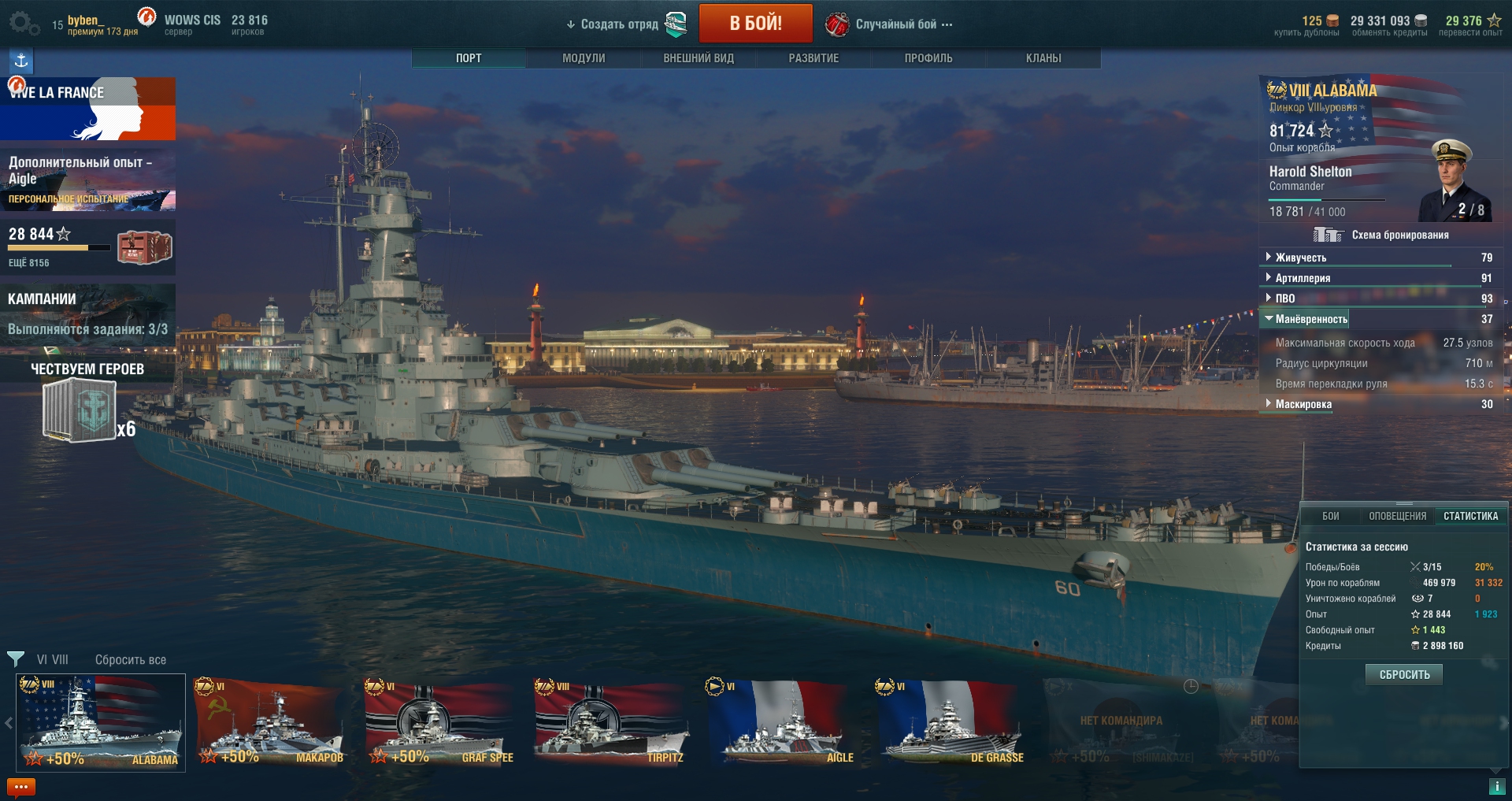This screenshot has height=801, width=1512.
Task: Start the battle with В БОЙ! button
Action: (755, 24)
